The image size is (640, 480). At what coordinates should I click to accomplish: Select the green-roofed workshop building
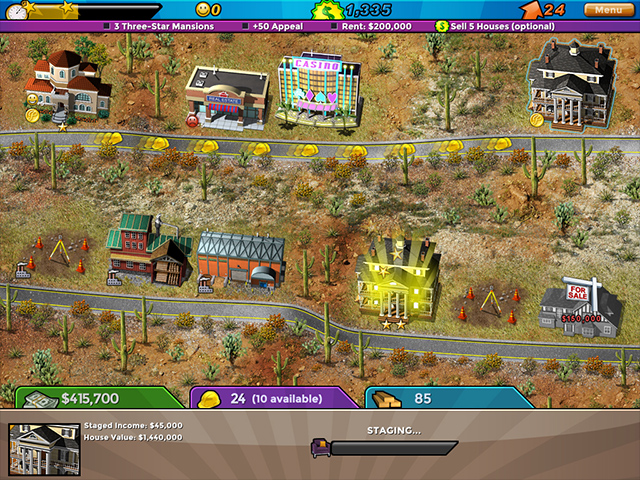150,250
